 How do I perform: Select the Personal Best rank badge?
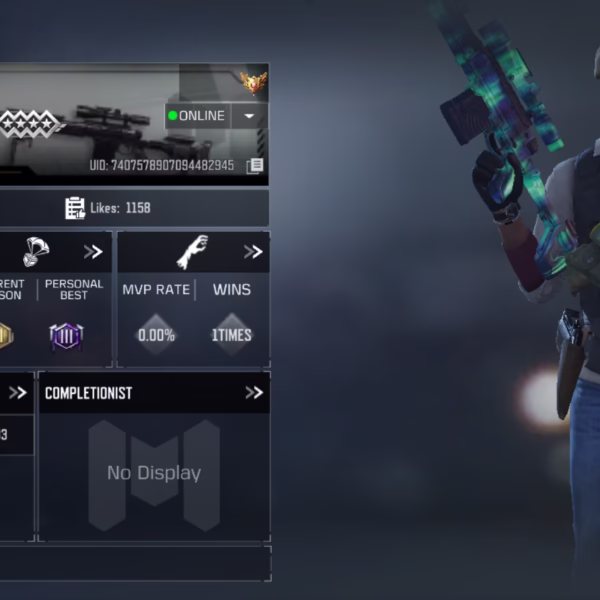pyautogui.click(x=66, y=336)
